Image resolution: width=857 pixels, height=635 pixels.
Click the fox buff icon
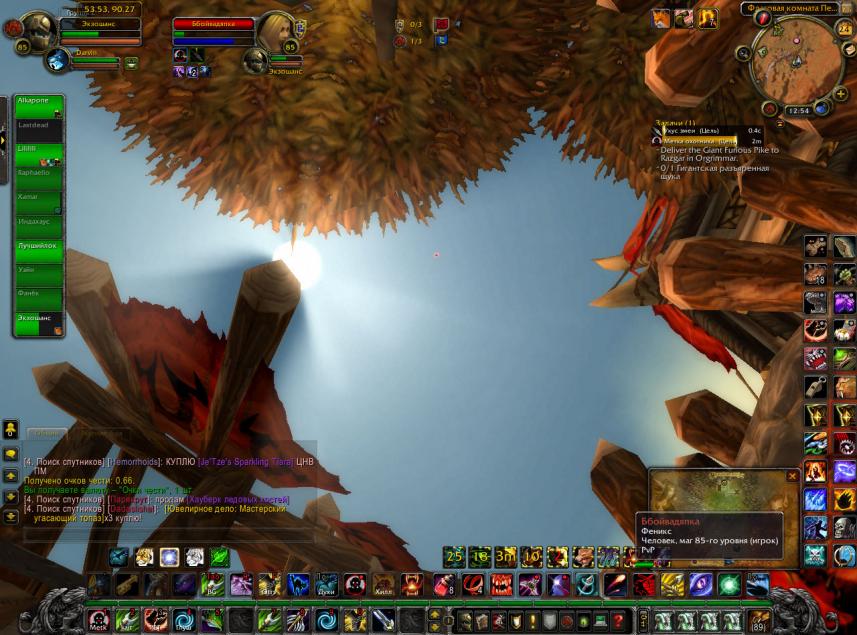pos(661,19)
